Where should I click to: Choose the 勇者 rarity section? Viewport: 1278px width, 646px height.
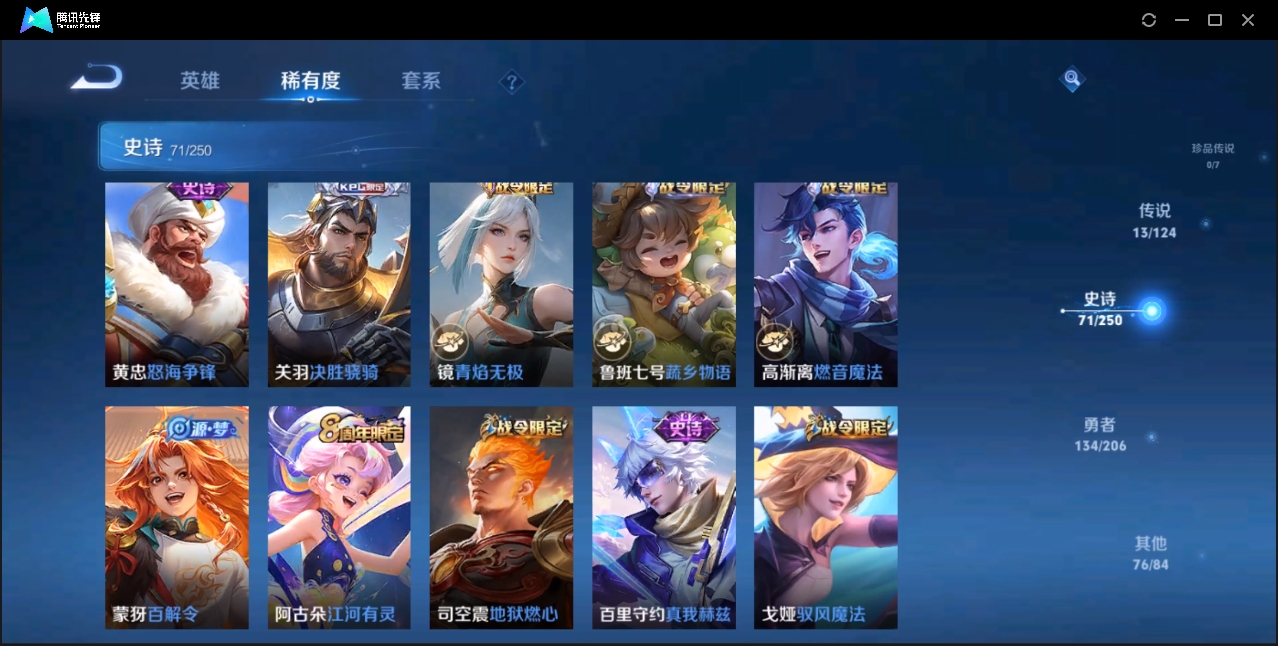1100,434
